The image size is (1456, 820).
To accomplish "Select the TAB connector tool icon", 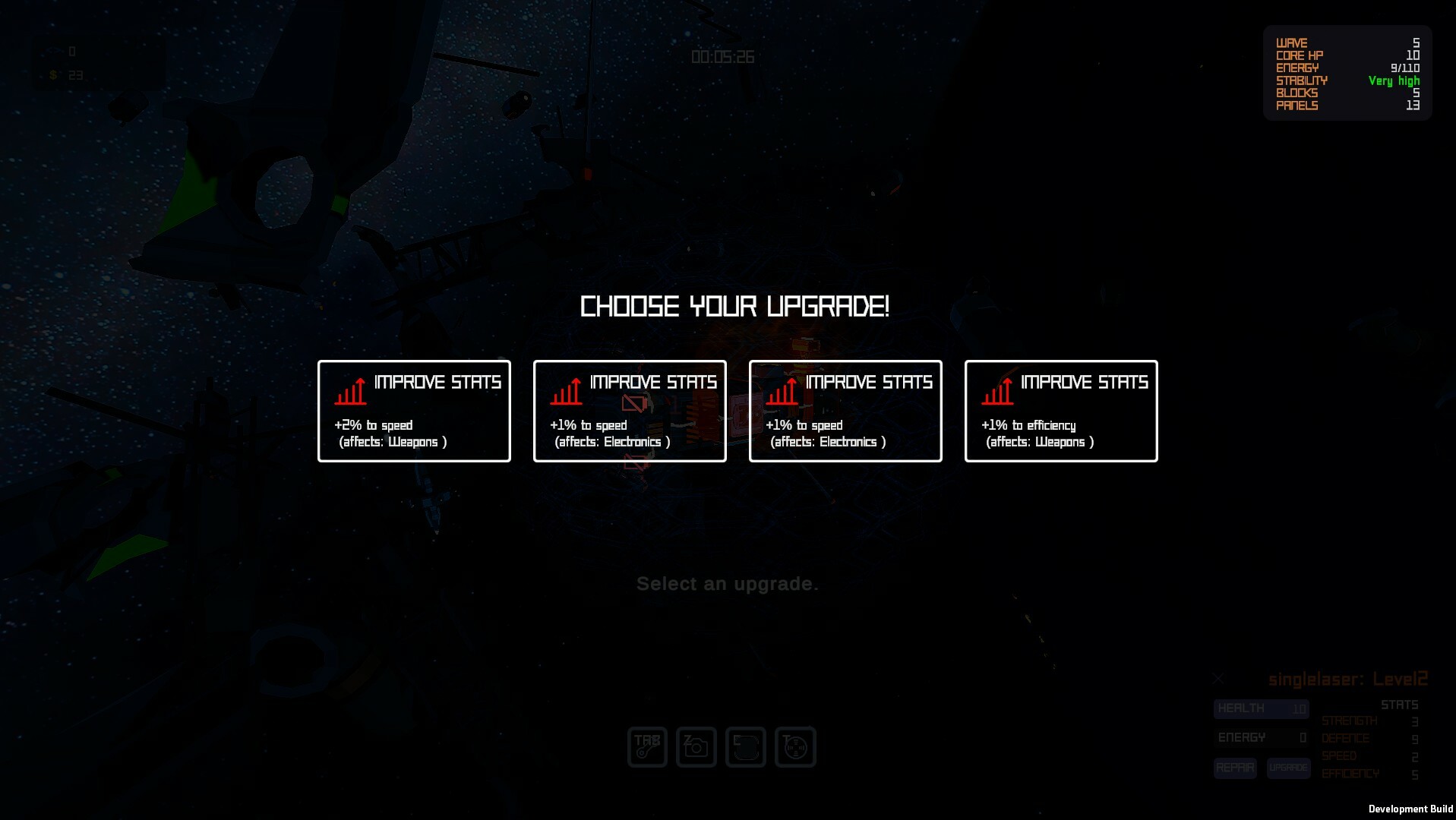I will 646,747.
